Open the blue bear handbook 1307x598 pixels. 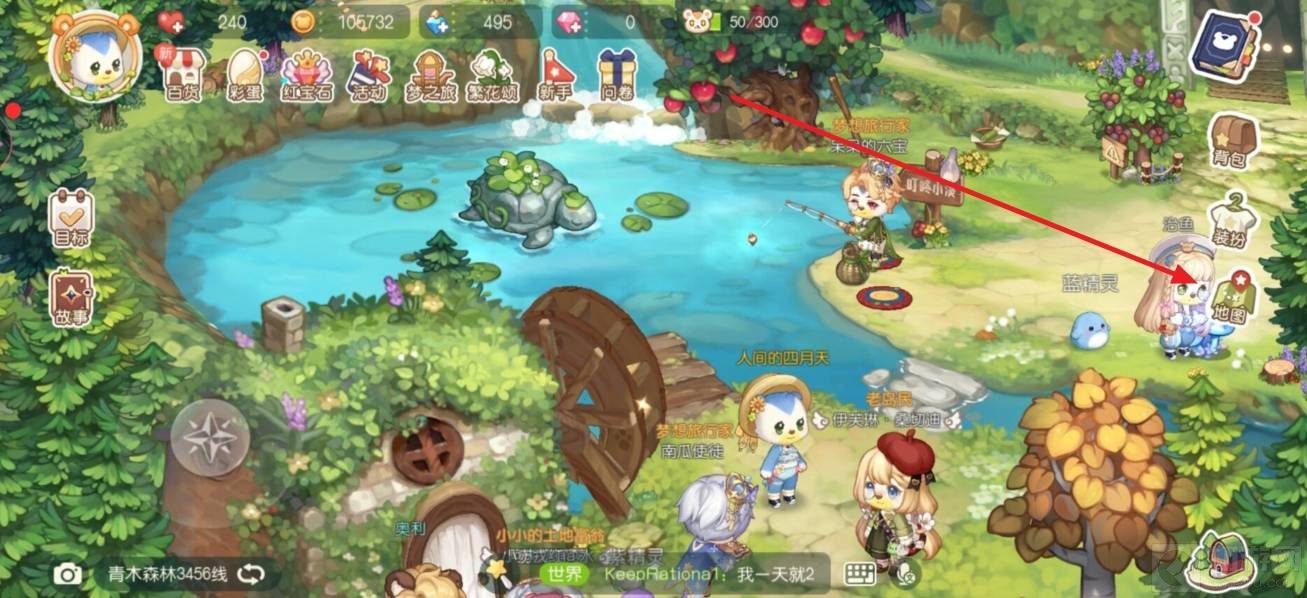click(1218, 46)
